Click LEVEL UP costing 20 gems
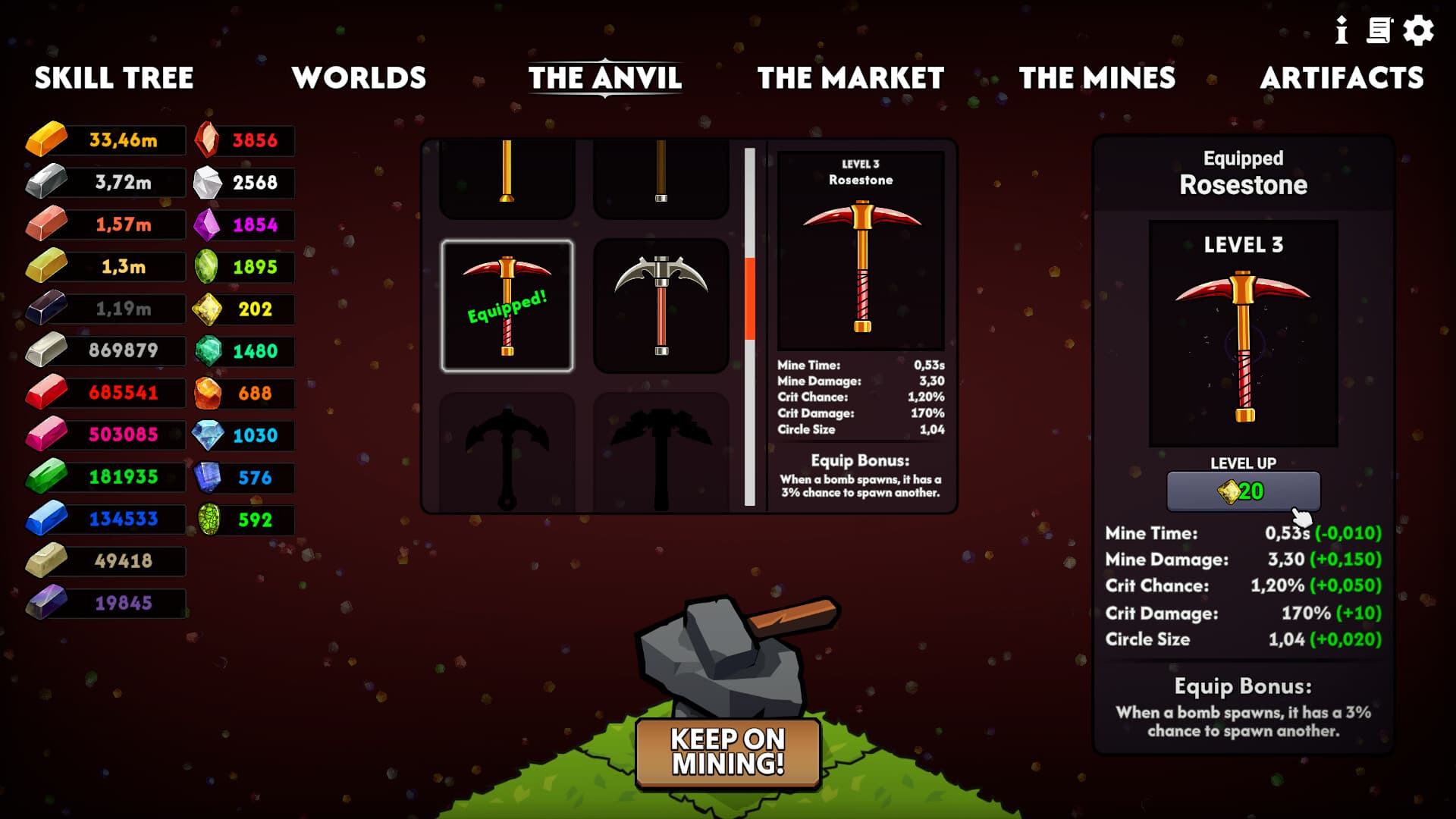 coord(1244,491)
